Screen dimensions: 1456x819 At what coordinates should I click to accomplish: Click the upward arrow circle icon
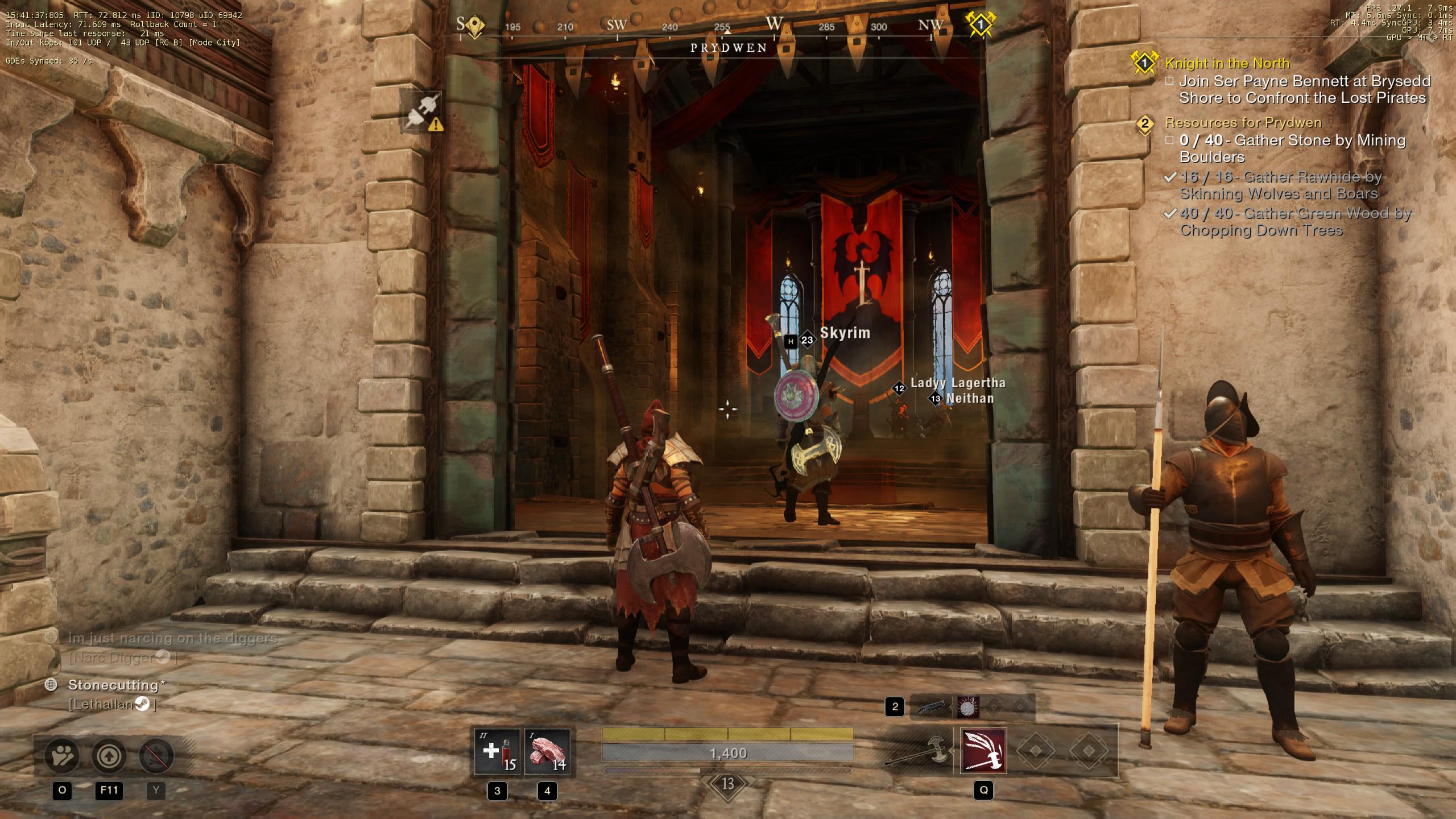coord(109,756)
